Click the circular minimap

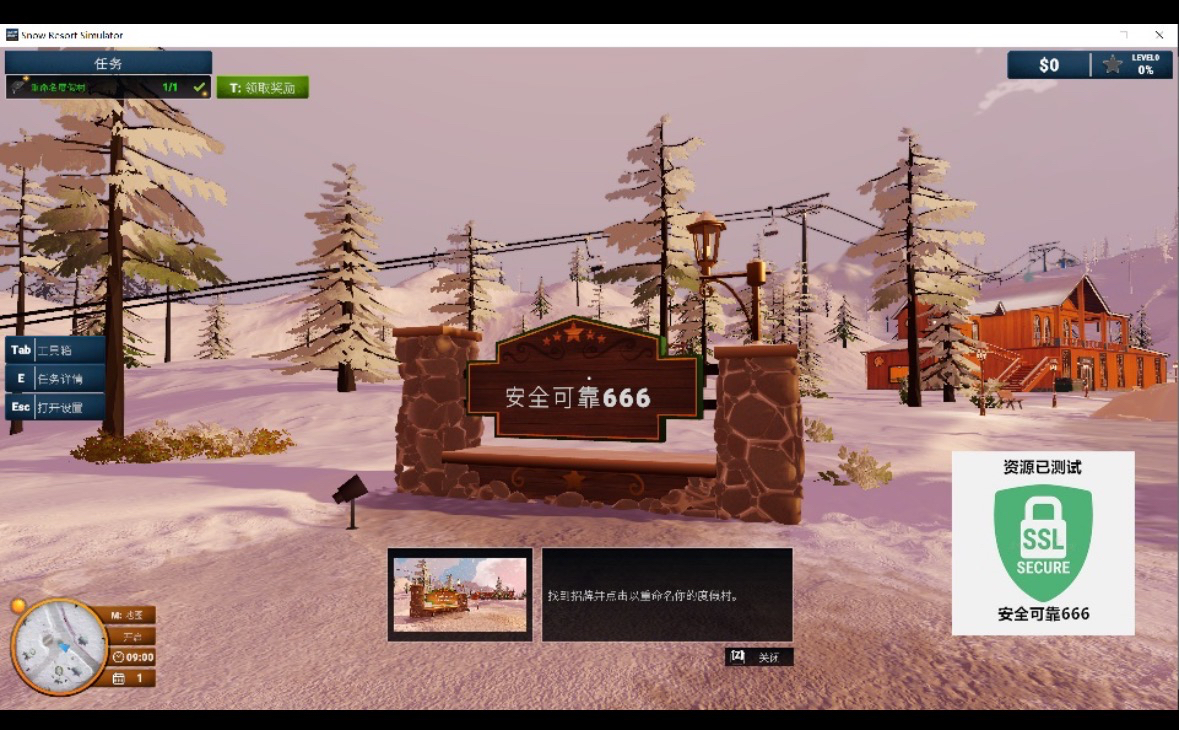(x=58, y=646)
